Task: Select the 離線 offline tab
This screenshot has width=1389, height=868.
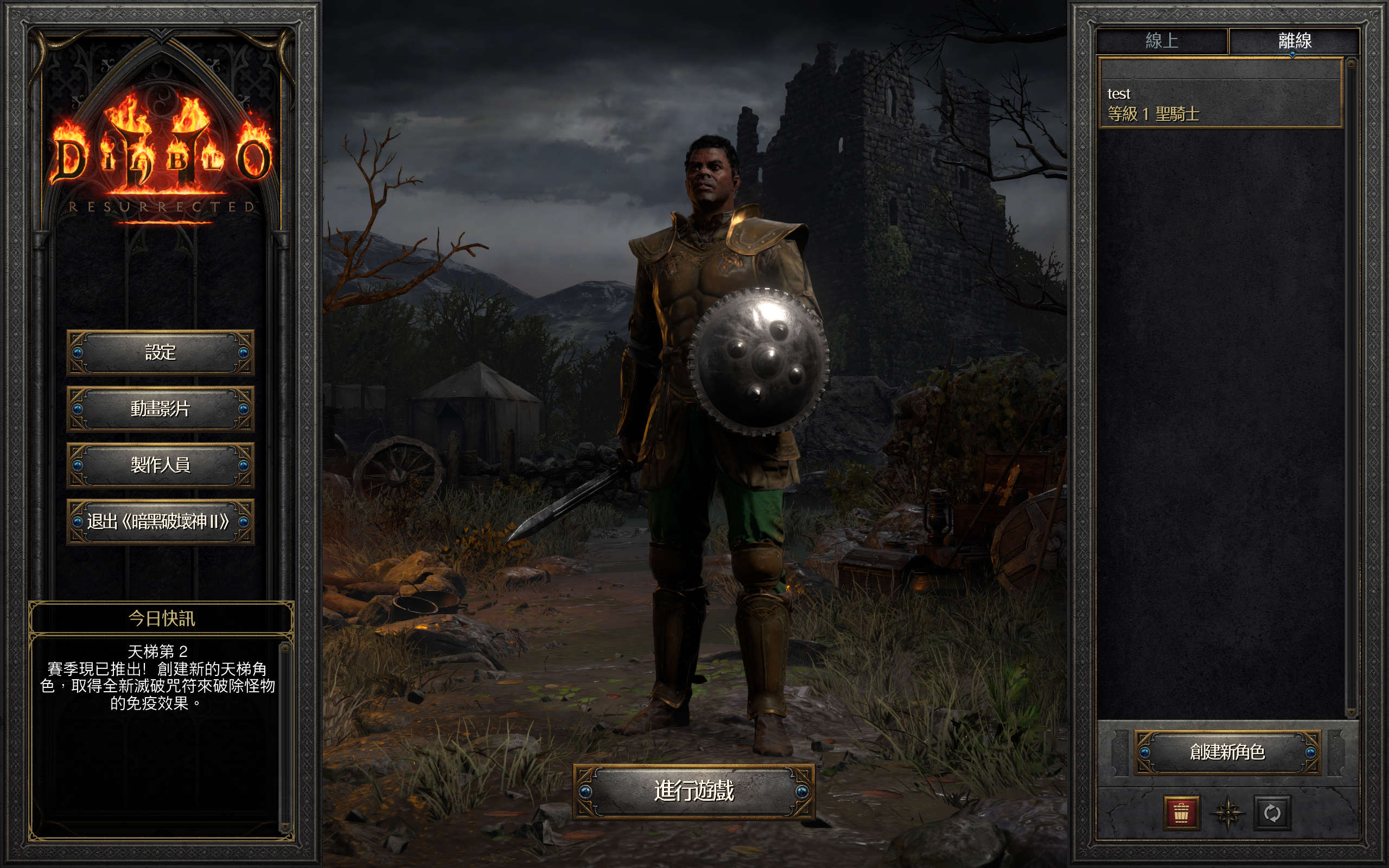Action: tap(1294, 41)
